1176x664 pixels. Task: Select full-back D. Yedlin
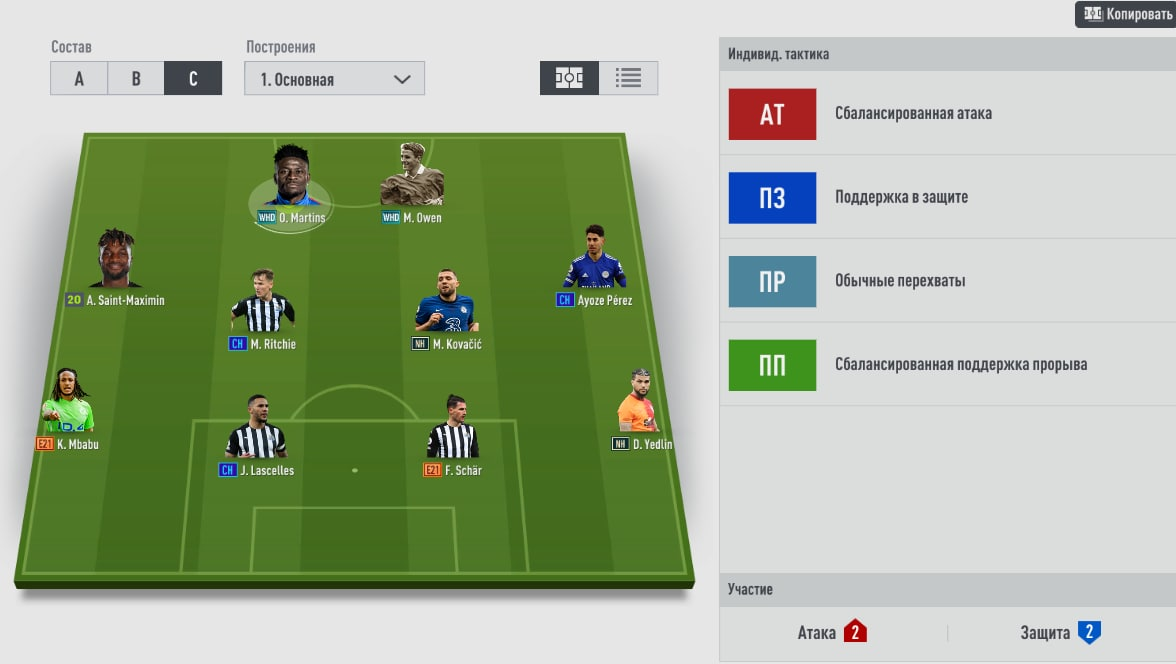click(x=639, y=405)
